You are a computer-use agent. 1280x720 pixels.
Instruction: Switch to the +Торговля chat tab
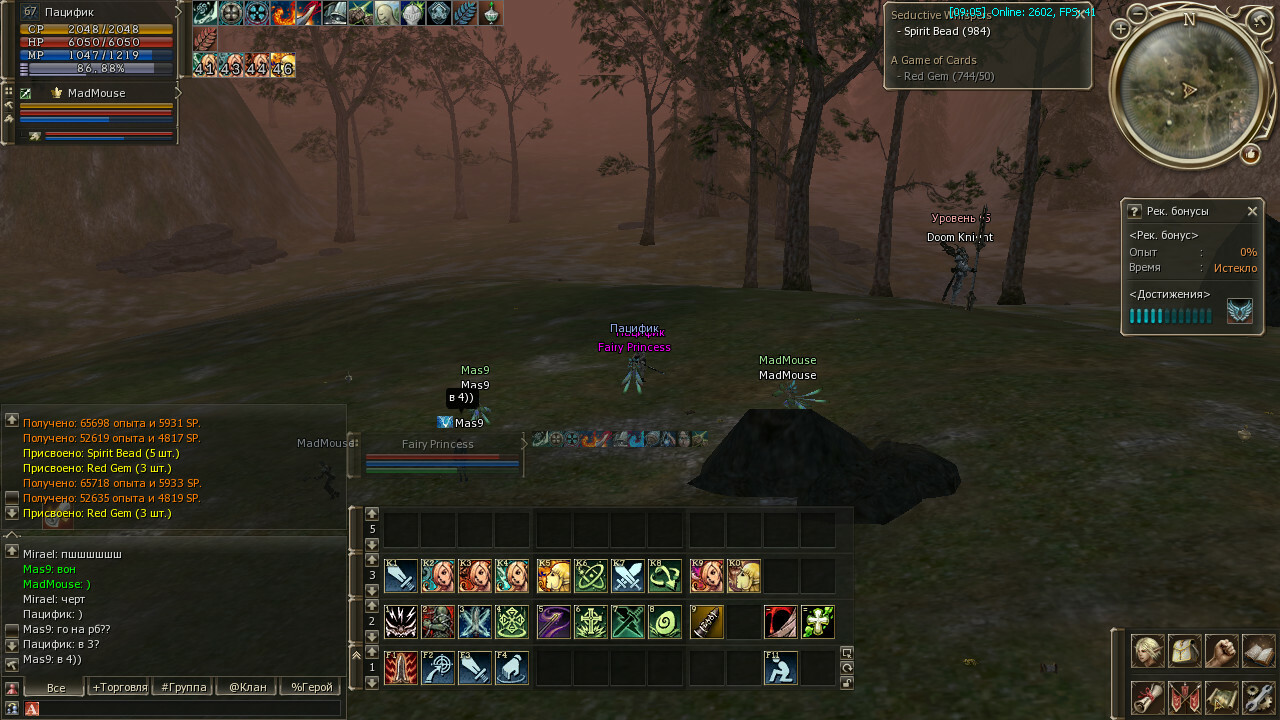(120, 687)
